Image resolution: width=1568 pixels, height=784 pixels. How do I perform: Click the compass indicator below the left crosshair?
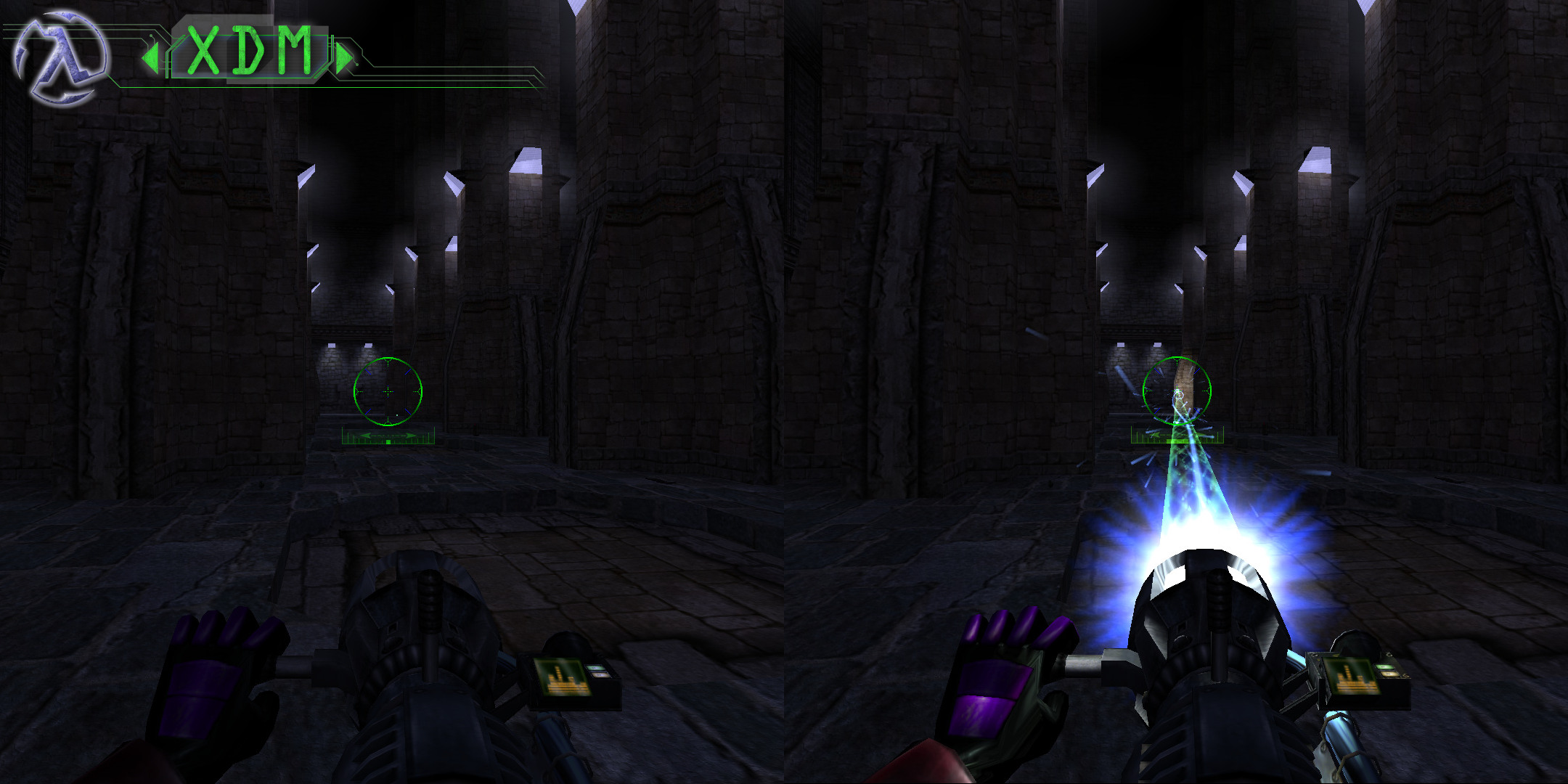388,436
